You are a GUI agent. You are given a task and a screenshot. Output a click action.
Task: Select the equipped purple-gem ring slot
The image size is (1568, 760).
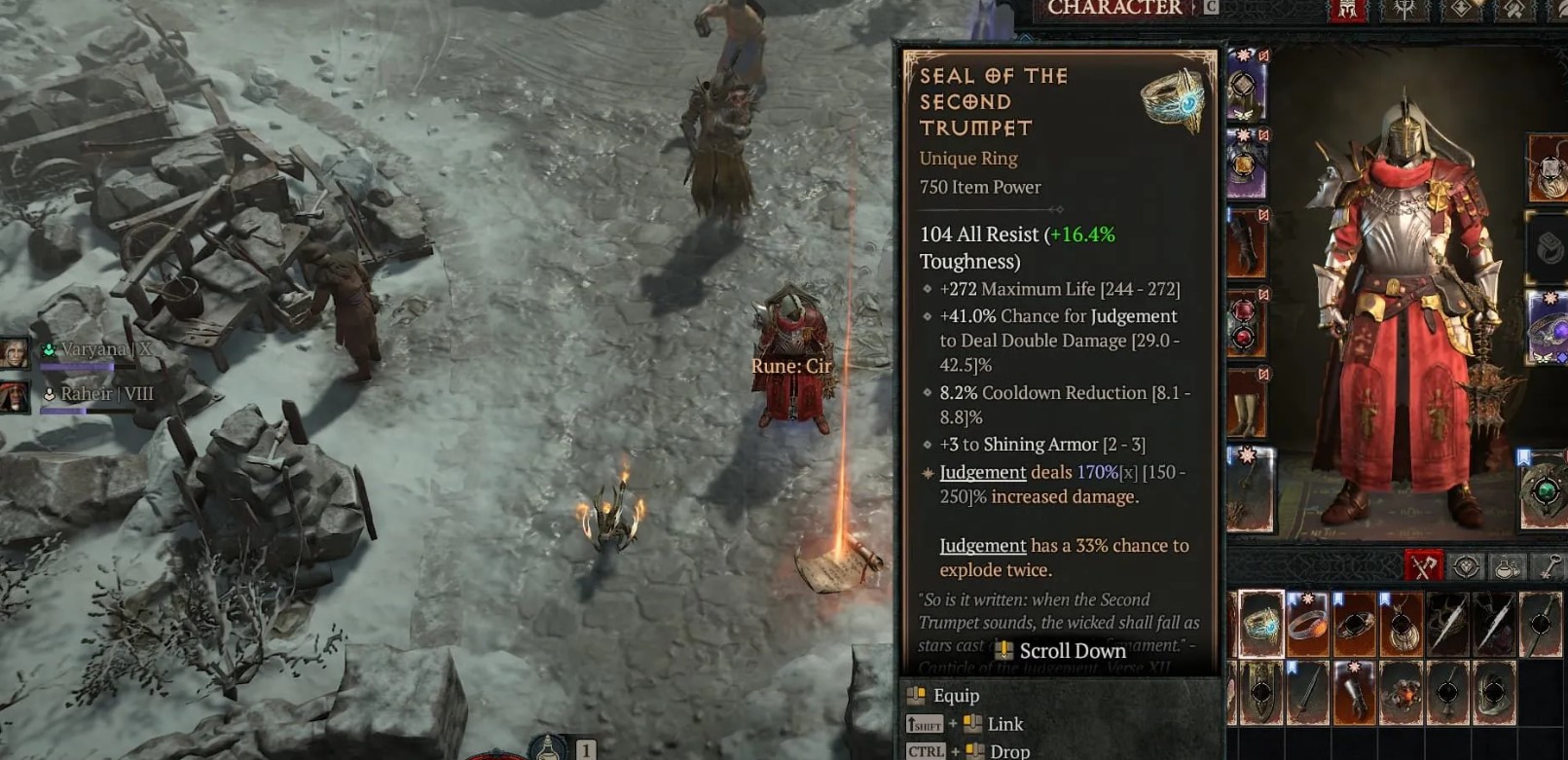[x=1548, y=328]
